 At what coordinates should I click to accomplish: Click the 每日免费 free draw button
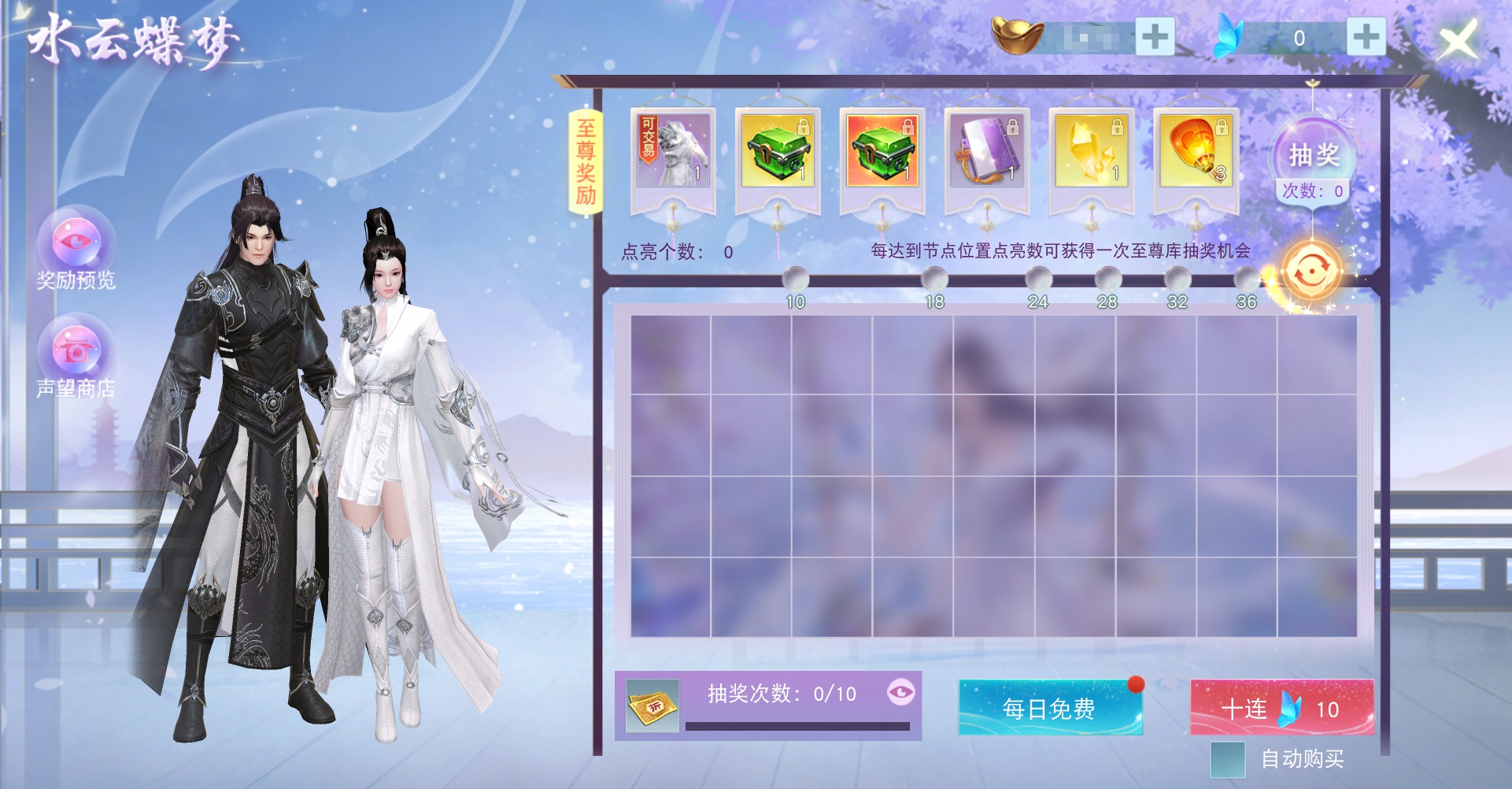click(1049, 708)
